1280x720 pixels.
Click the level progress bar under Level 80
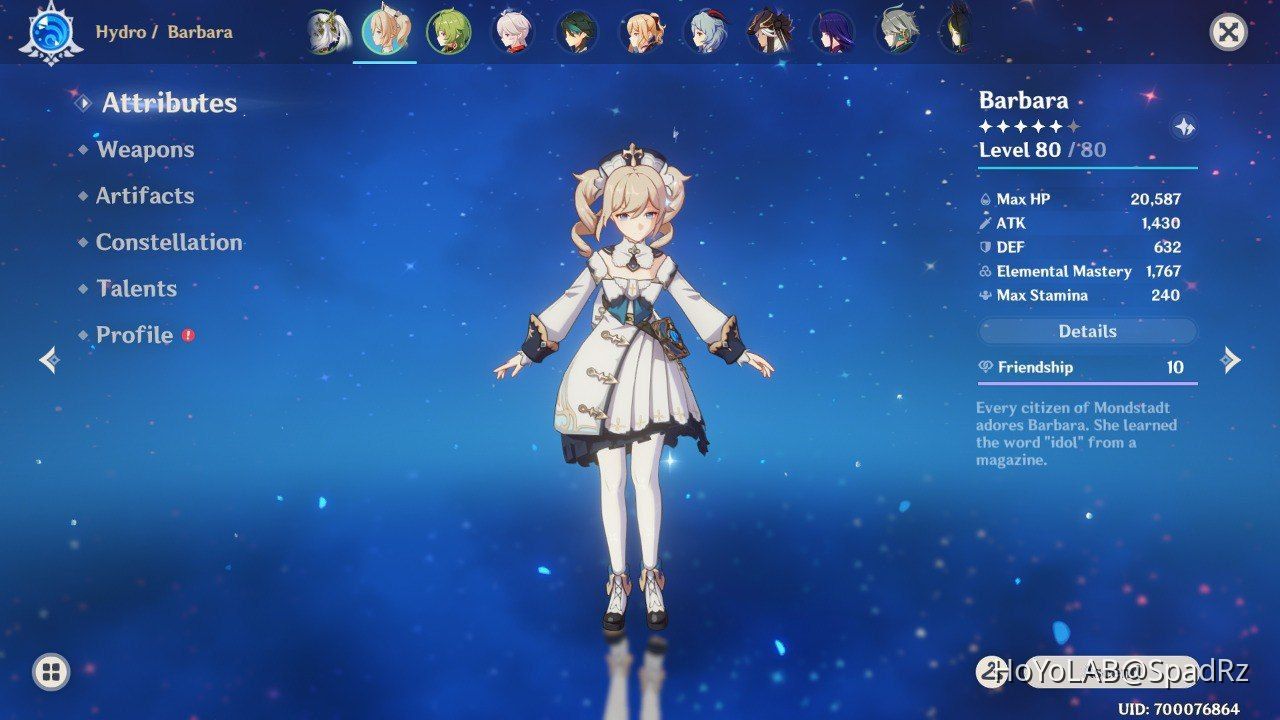point(1087,170)
